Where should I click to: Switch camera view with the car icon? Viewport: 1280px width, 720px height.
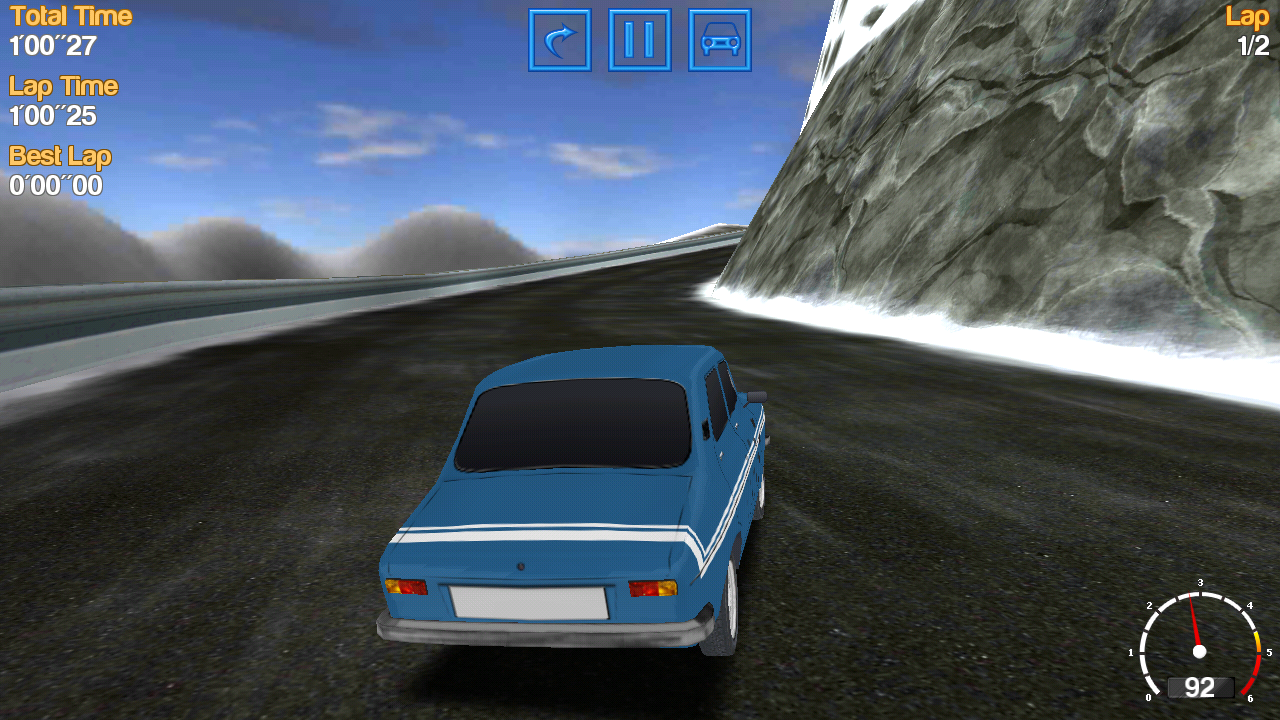pos(720,40)
